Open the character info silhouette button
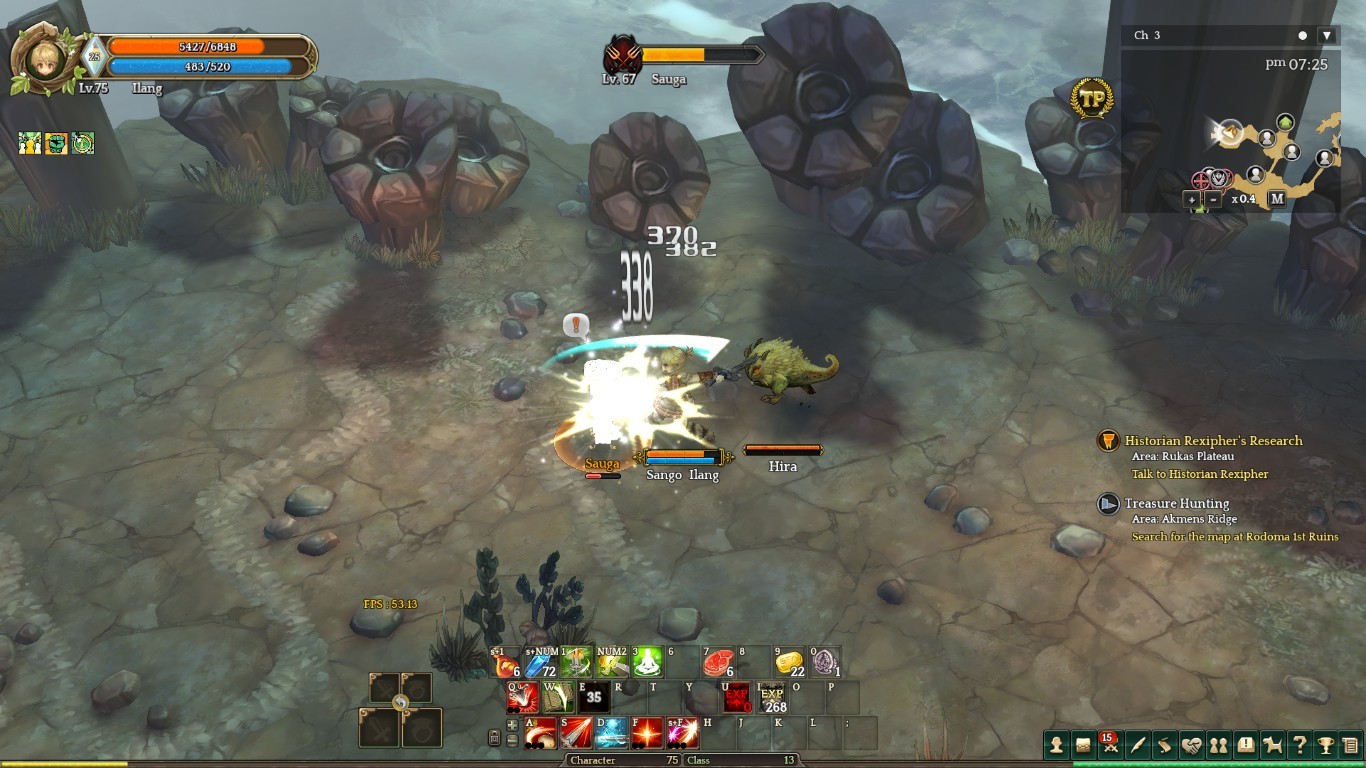This screenshot has width=1366, height=768. click(1055, 745)
